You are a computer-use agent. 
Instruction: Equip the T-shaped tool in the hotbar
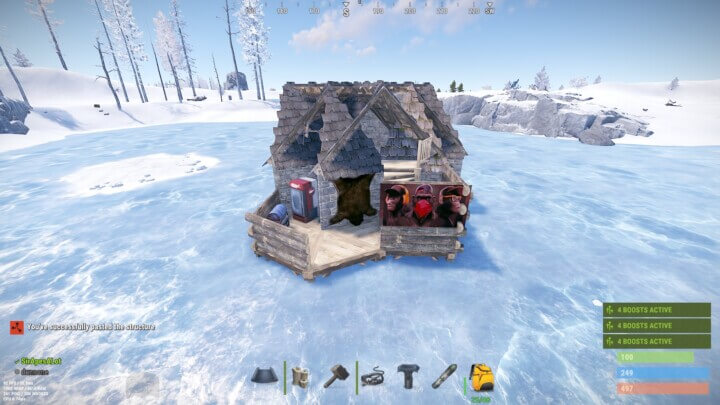click(x=408, y=376)
